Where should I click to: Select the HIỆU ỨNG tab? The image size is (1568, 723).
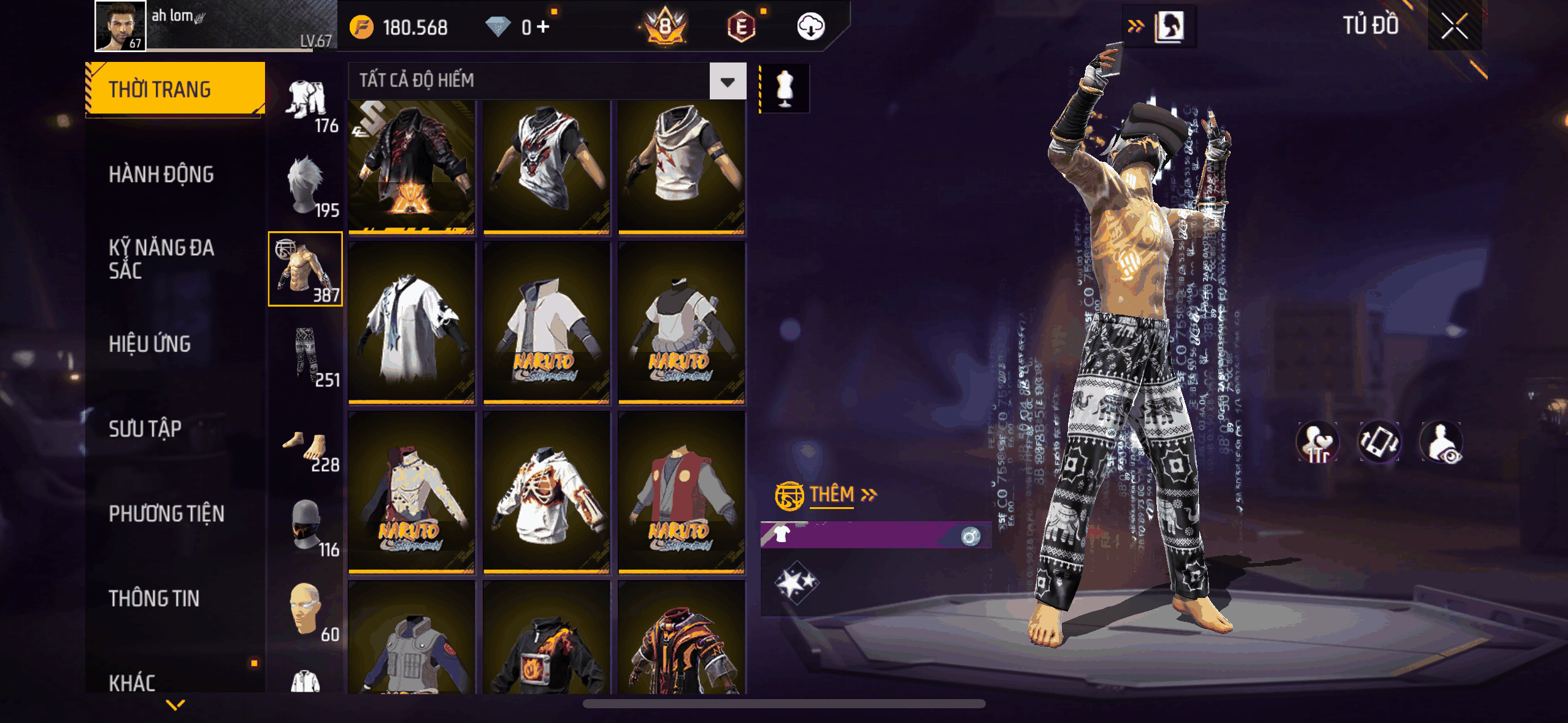pyautogui.click(x=150, y=344)
